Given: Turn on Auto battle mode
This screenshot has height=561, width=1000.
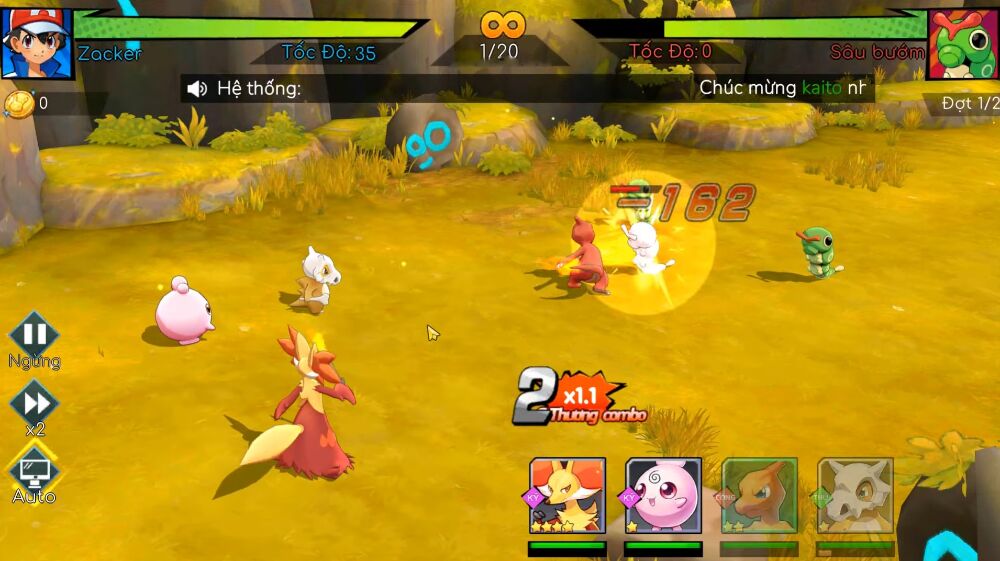Looking at the screenshot, I should pos(35,470).
